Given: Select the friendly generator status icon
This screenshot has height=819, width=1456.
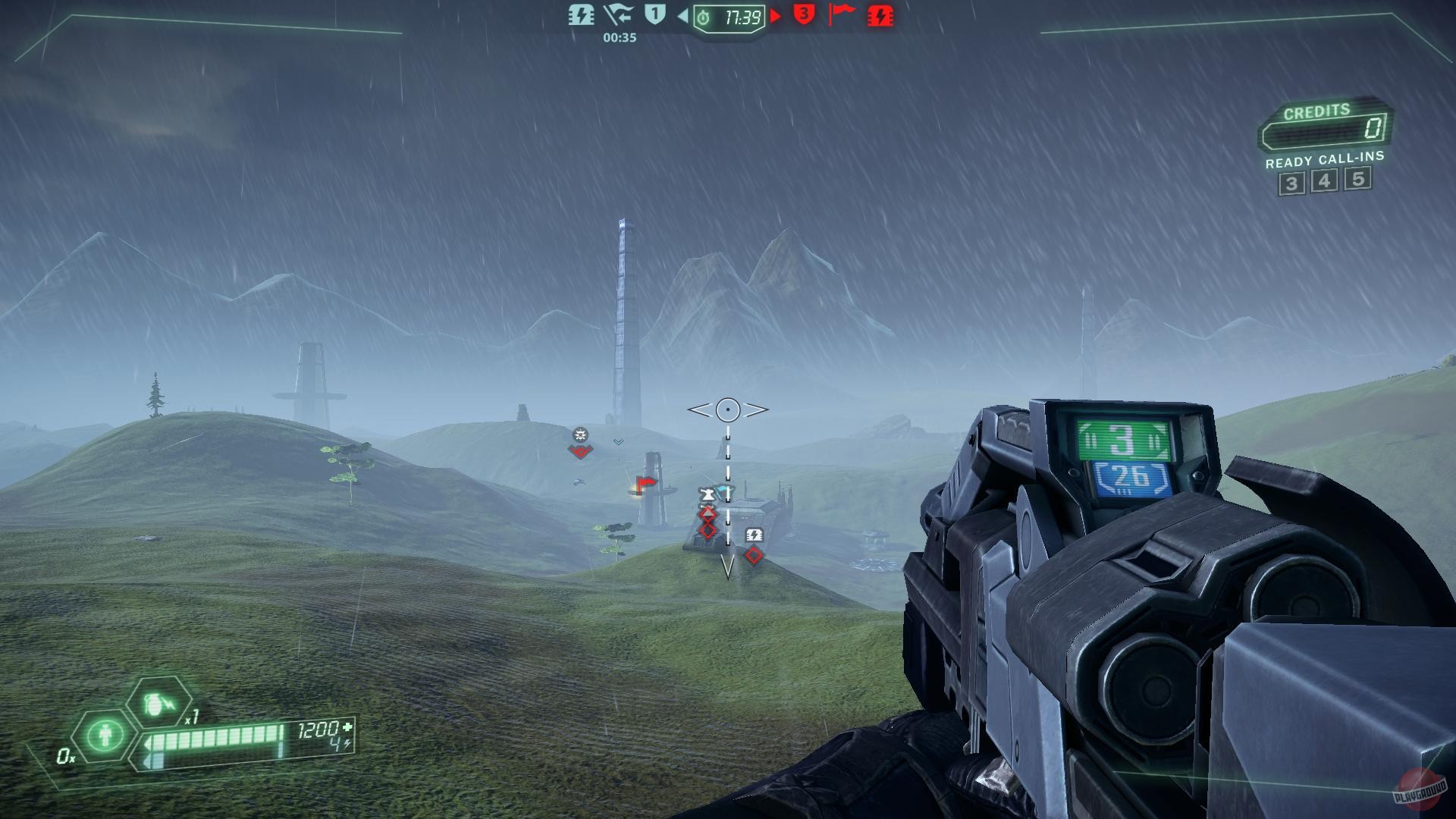Looking at the screenshot, I should click(581, 15).
